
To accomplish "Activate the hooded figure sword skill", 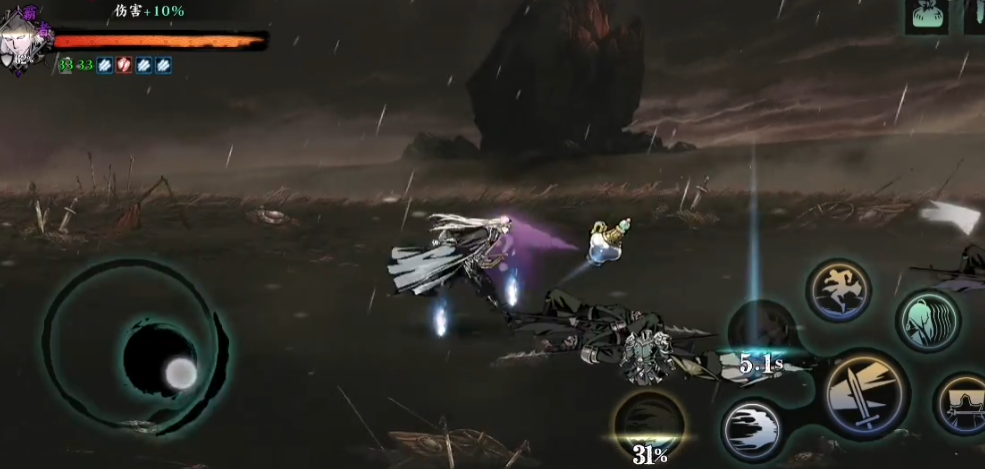I will [962, 403].
